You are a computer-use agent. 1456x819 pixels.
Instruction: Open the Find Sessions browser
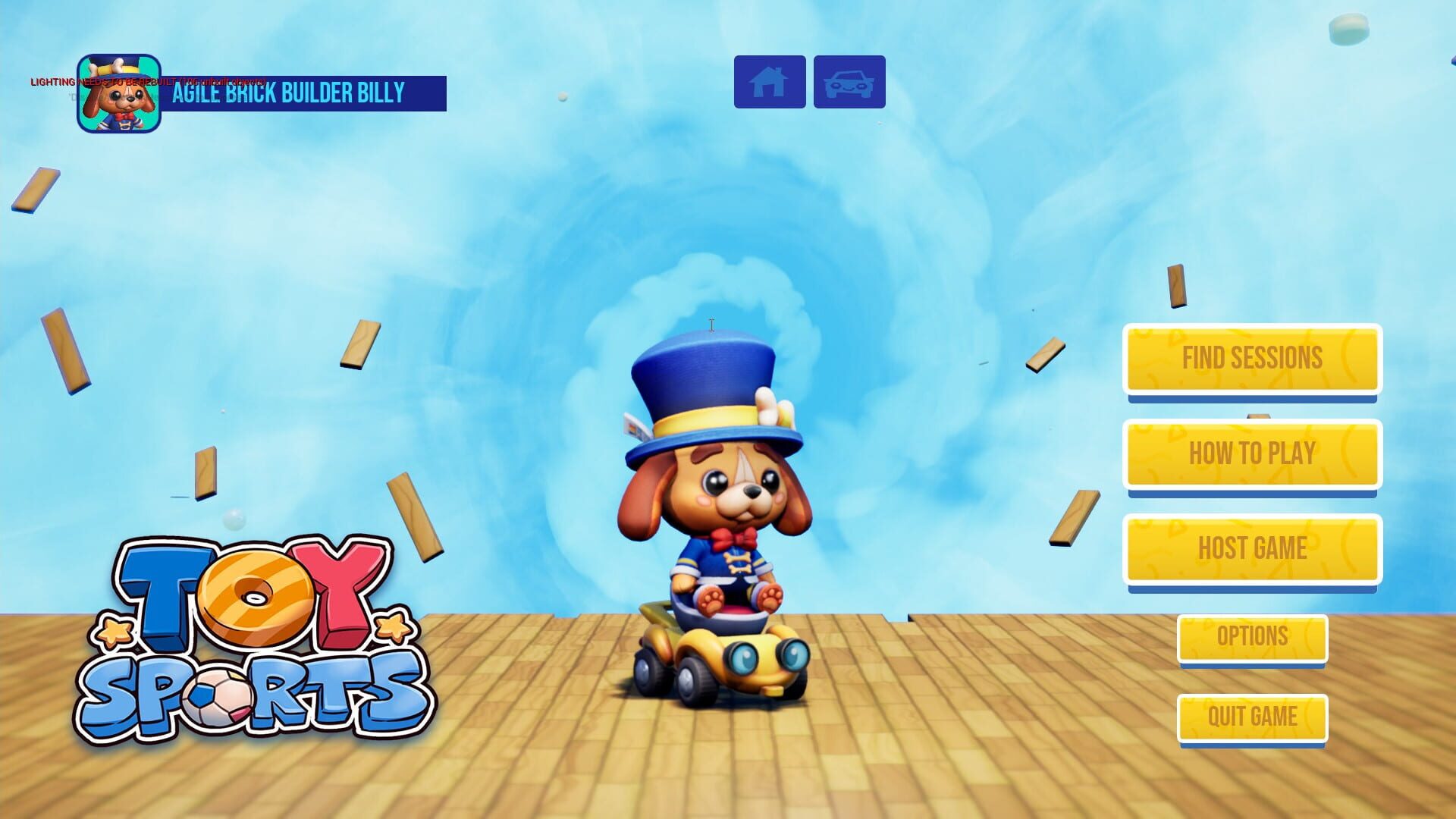tap(1251, 359)
